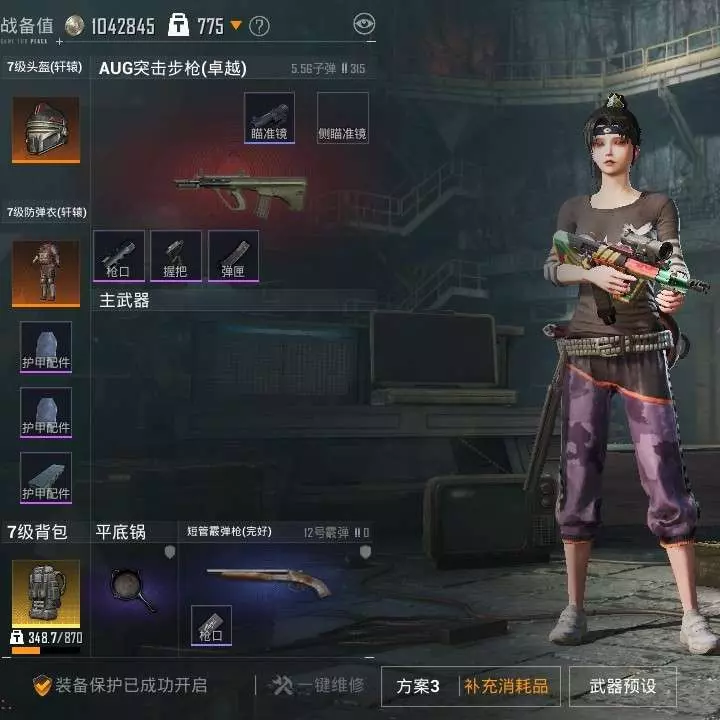
Task: Open the AUG muzzle attachment slot
Action: (x=119, y=256)
